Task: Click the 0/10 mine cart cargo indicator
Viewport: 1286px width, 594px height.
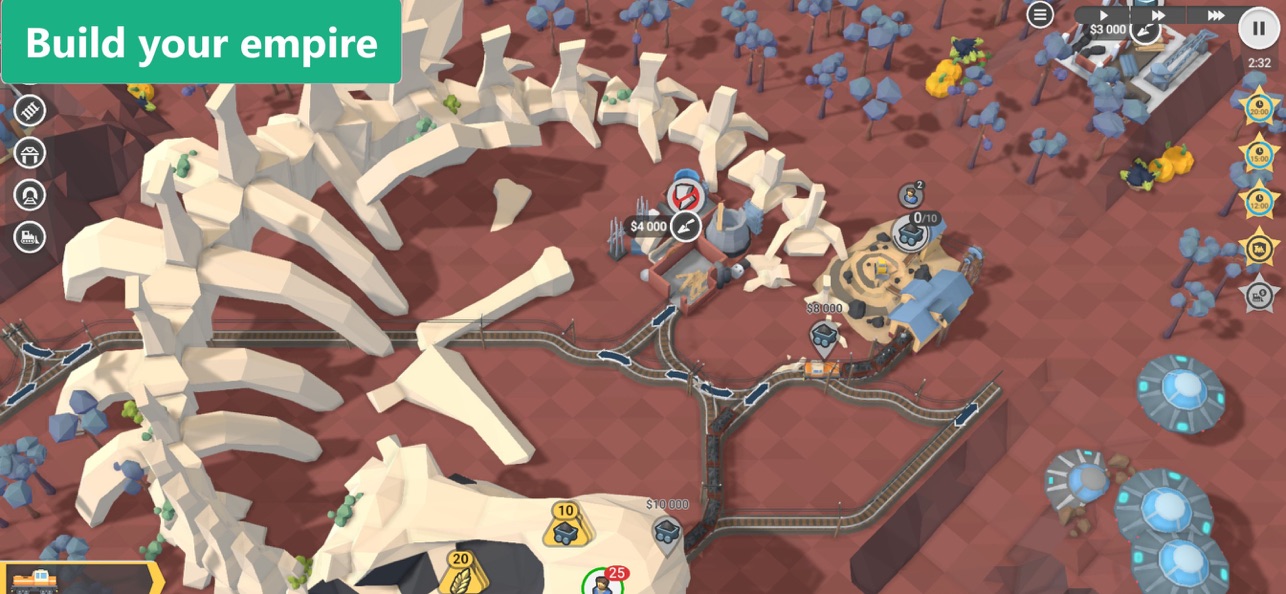Action: click(x=910, y=234)
